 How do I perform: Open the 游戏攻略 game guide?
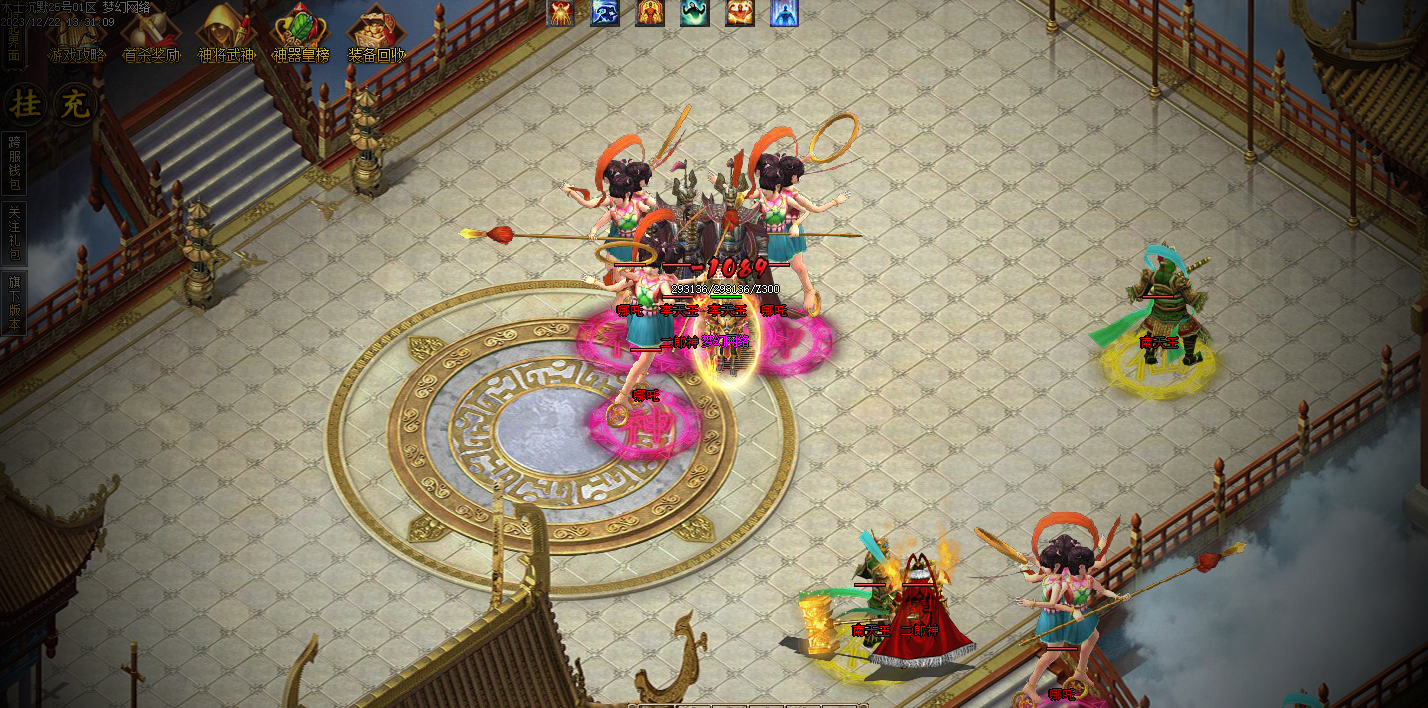(x=76, y=37)
